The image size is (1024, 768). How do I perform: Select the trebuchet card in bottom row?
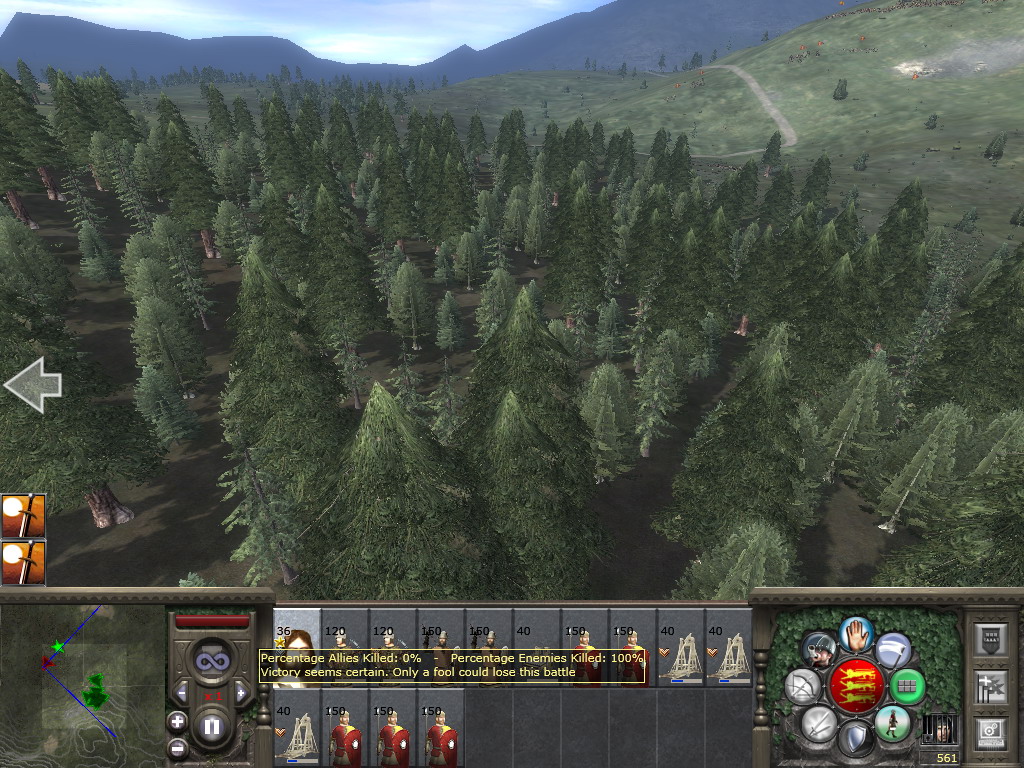pyautogui.click(x=297, y=734)
